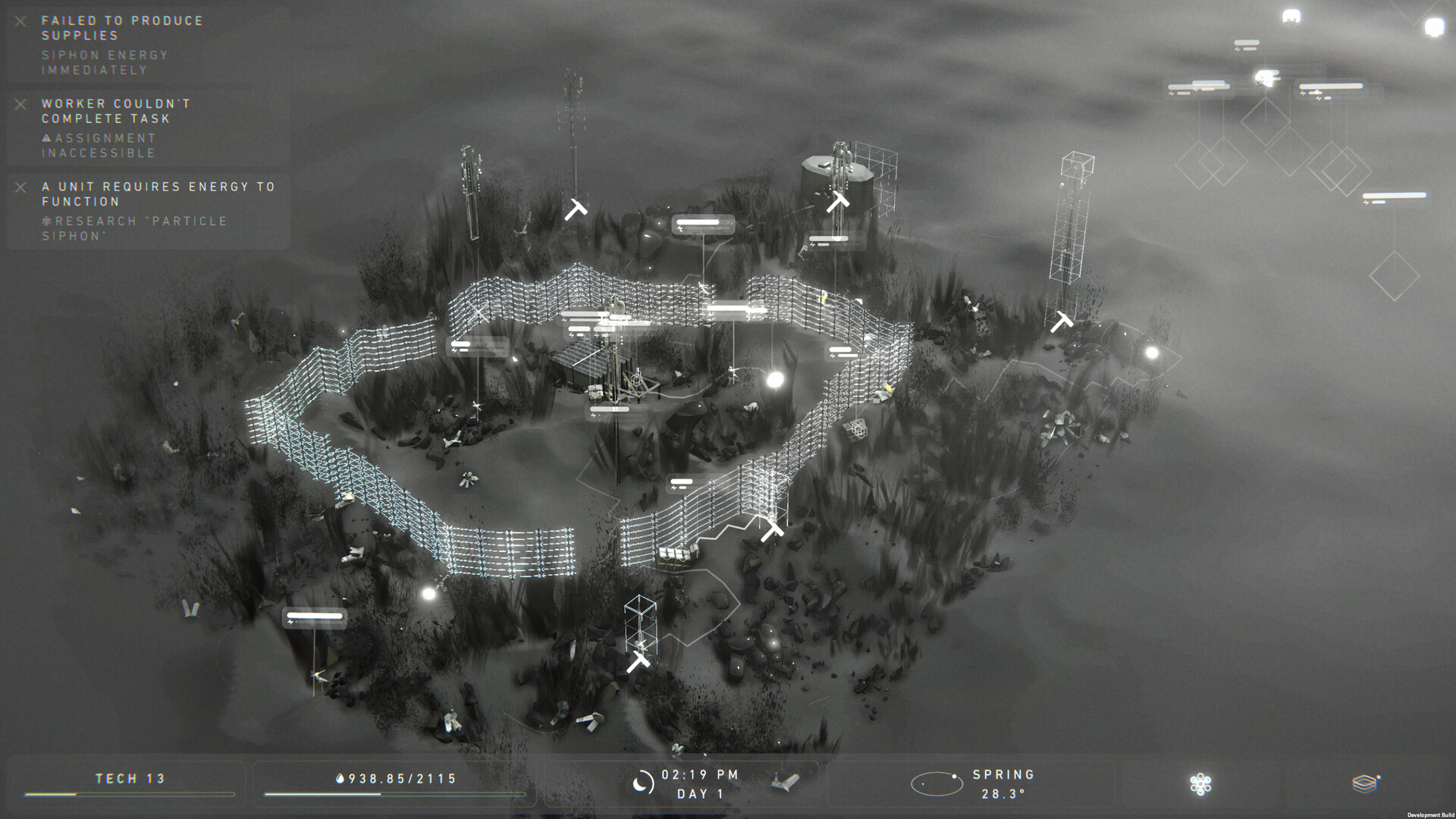Dismiss the "A unit requires energy" alert
This screenshot has width=1456, height=819.
coord(20,187)
